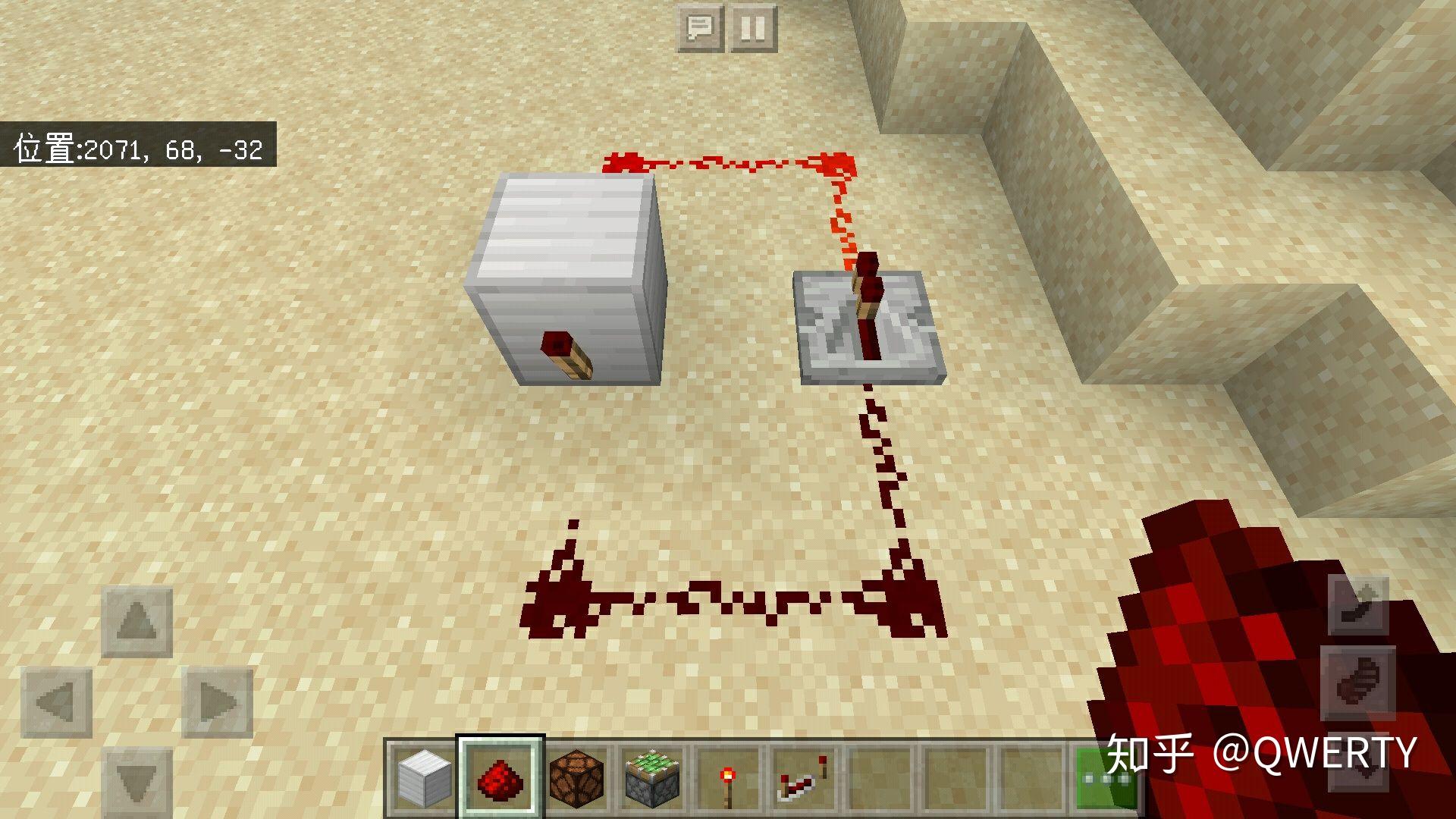Tap the fly up button
1456x819 pixels.
click(1359, 605)
